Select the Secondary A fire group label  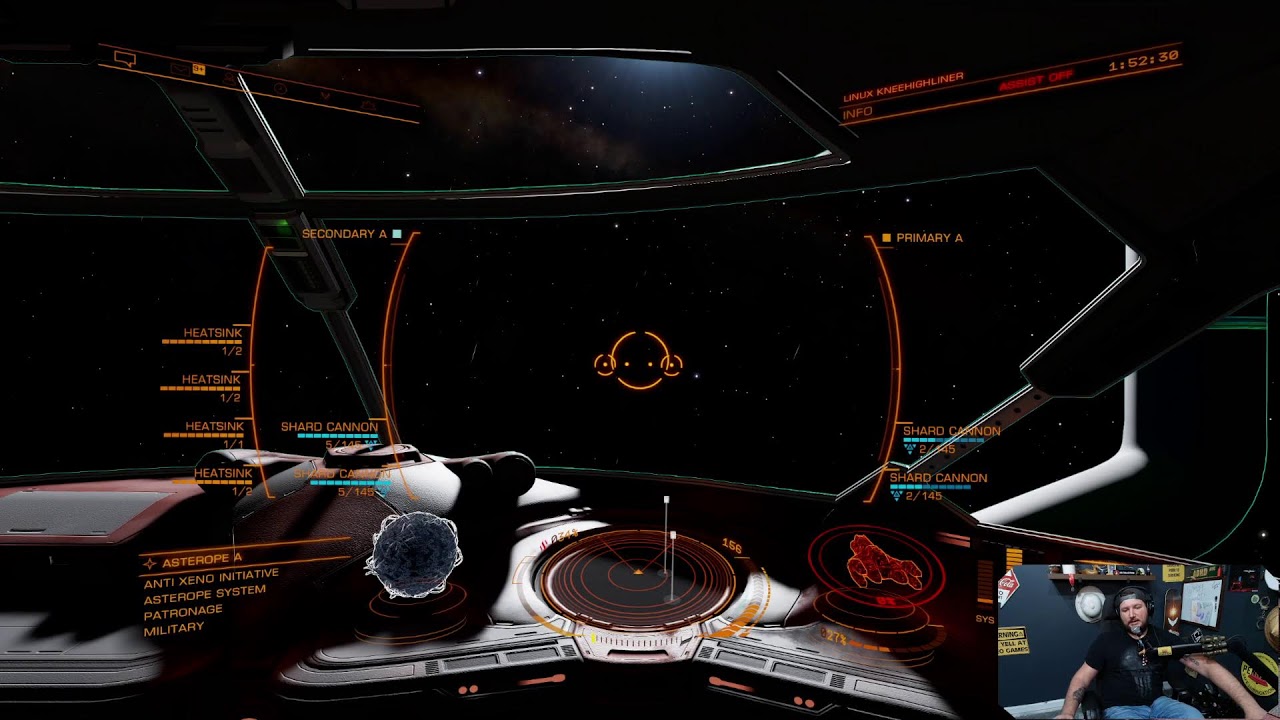[x=344, y=234]
